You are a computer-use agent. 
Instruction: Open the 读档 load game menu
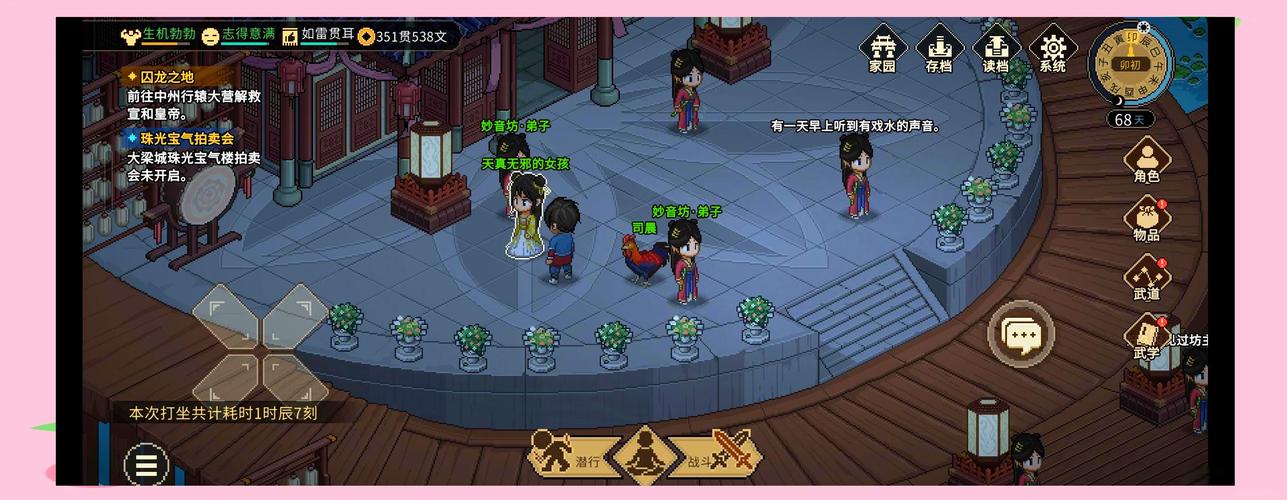(x=996, y=50)
